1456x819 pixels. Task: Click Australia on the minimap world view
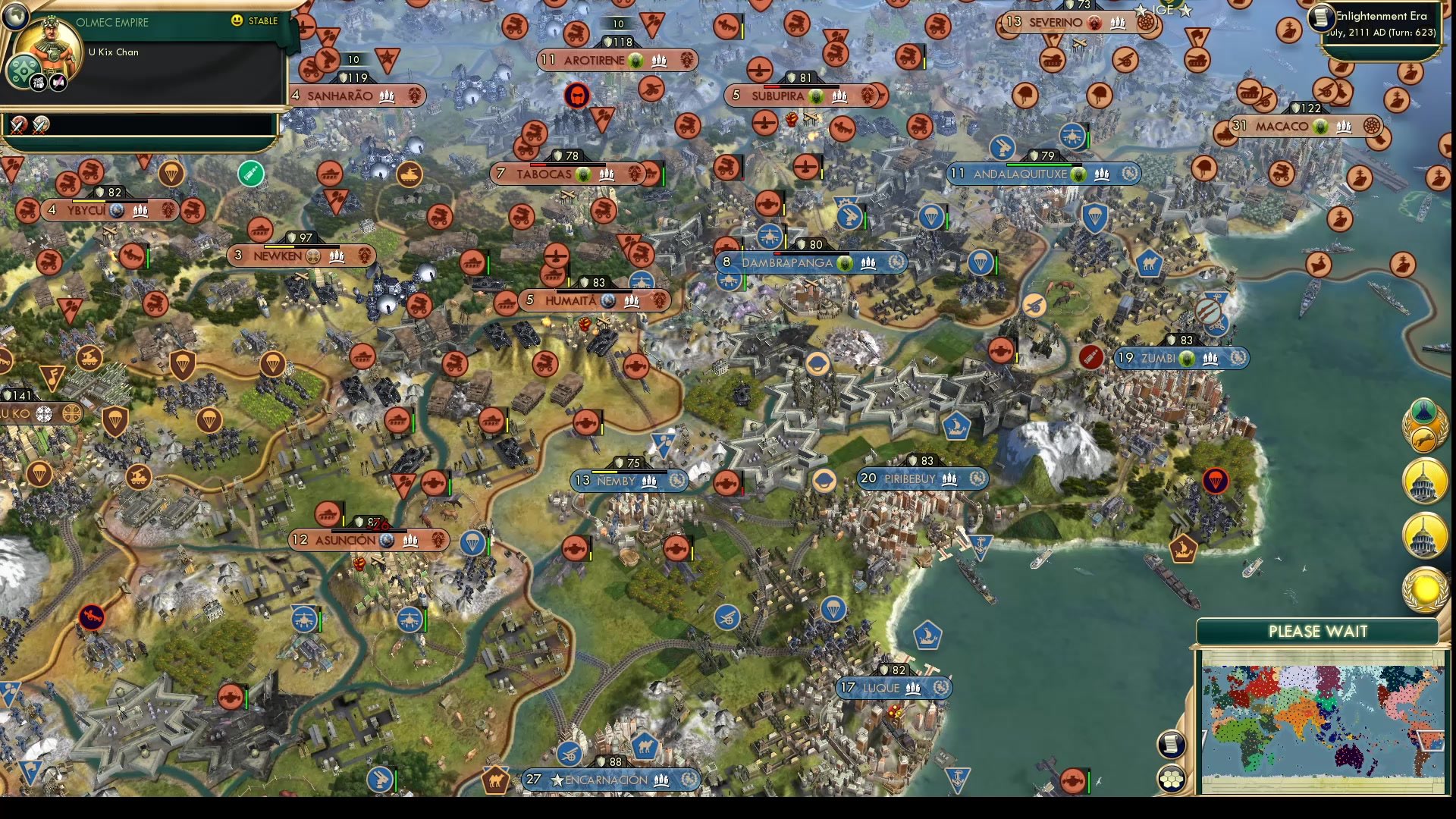pos(1348,758)
